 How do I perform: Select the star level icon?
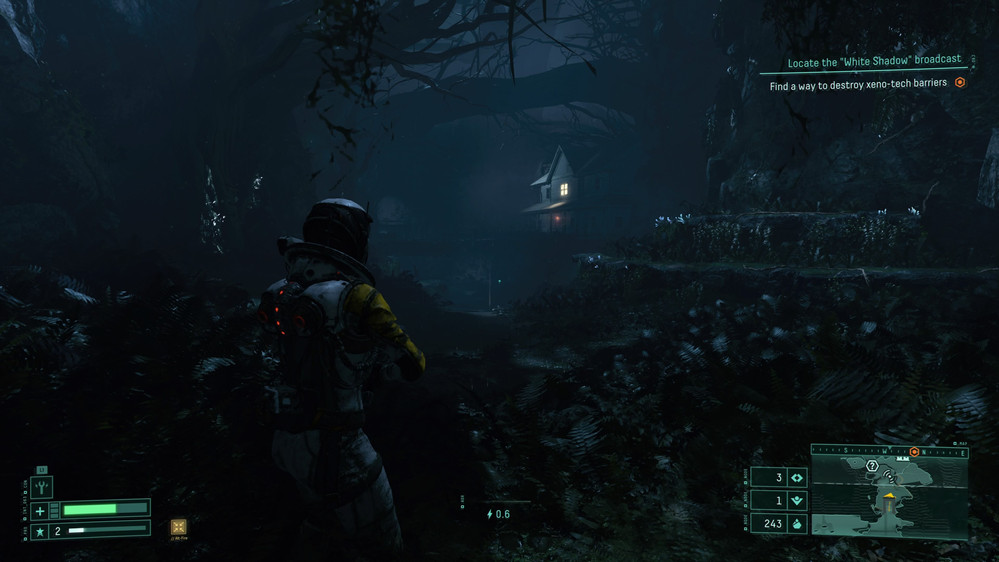click(40, 531)
